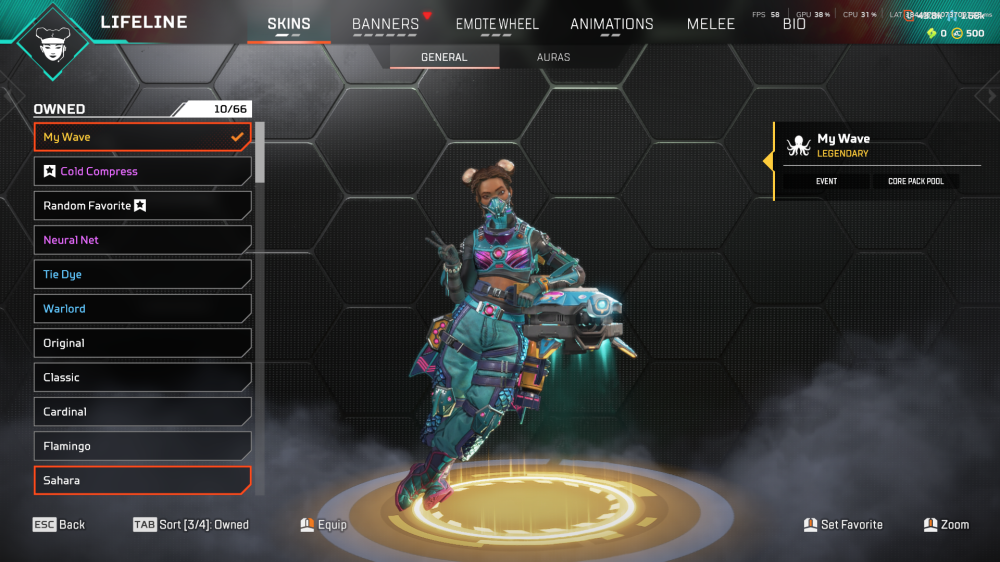Screen dimensions: 1000x562
Task: Switch to the Auras sub-tab
Action: click(x=553, y=57)
